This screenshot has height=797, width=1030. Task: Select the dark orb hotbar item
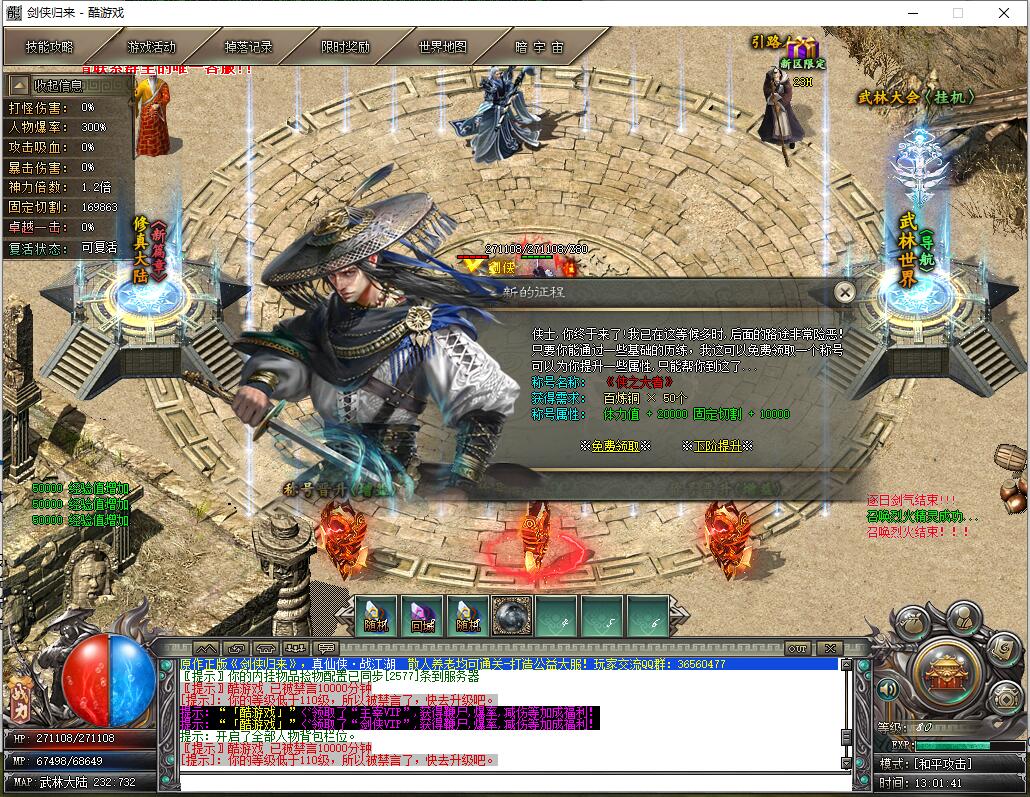tap(512, 616)
